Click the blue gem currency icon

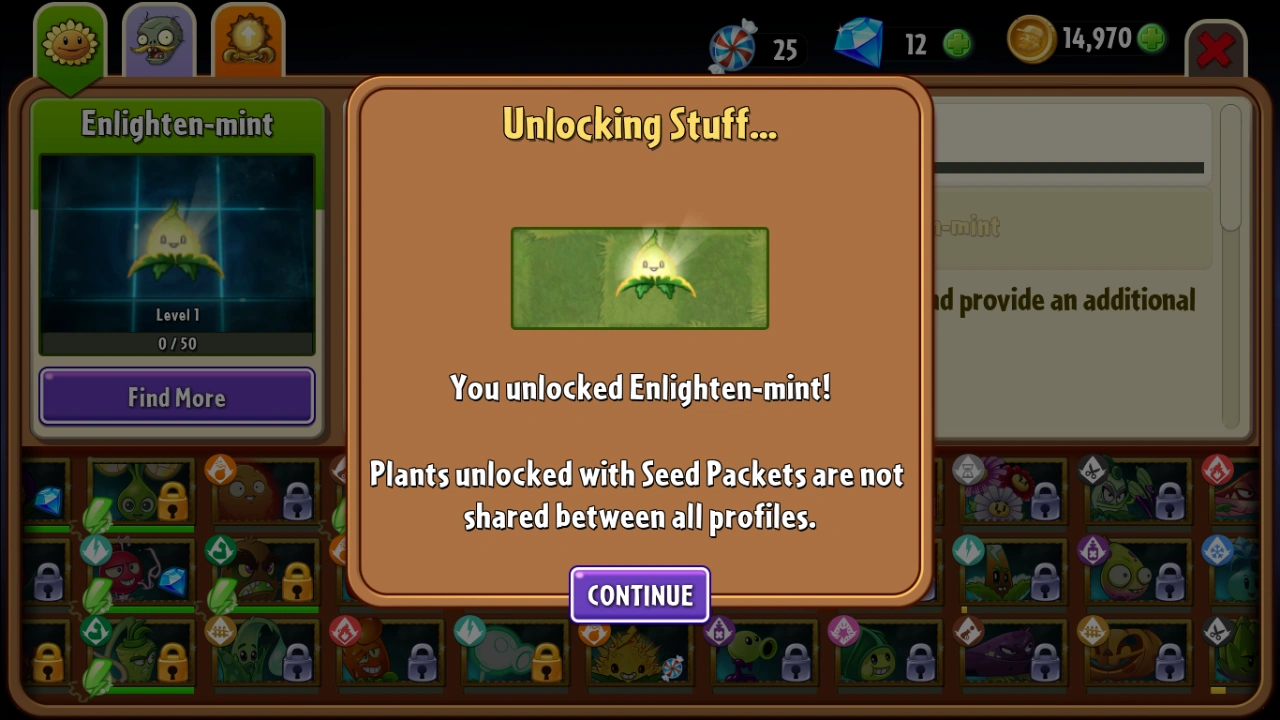click(x=858, y=43)
